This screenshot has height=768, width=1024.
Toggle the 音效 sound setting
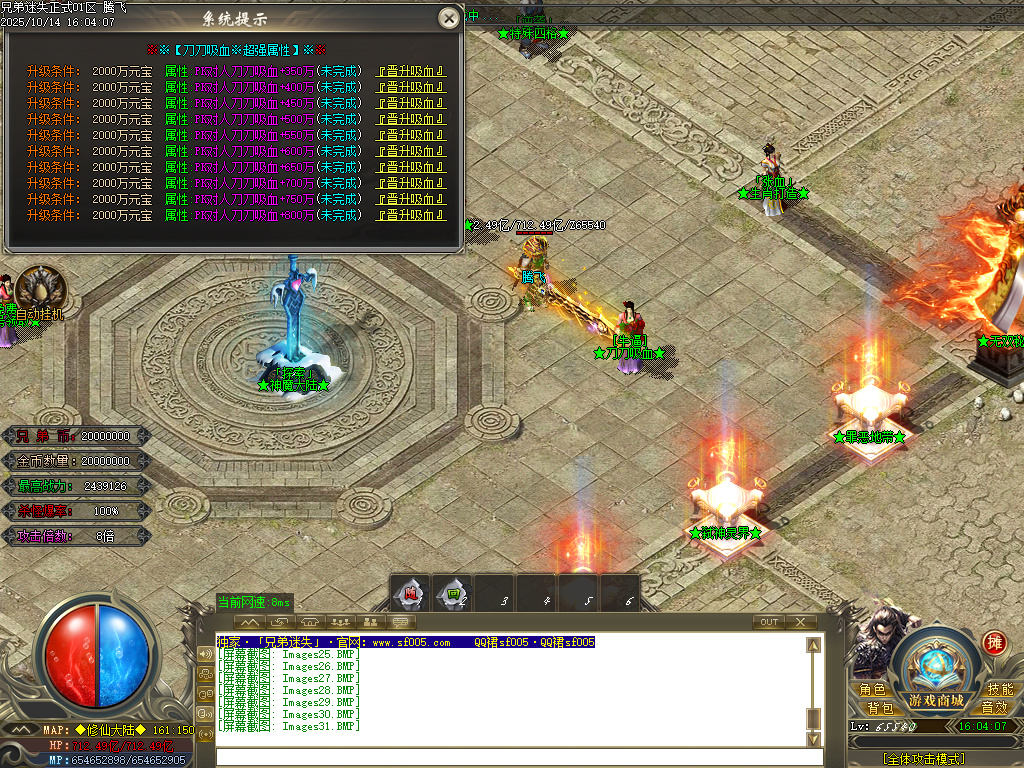point(994,707)
